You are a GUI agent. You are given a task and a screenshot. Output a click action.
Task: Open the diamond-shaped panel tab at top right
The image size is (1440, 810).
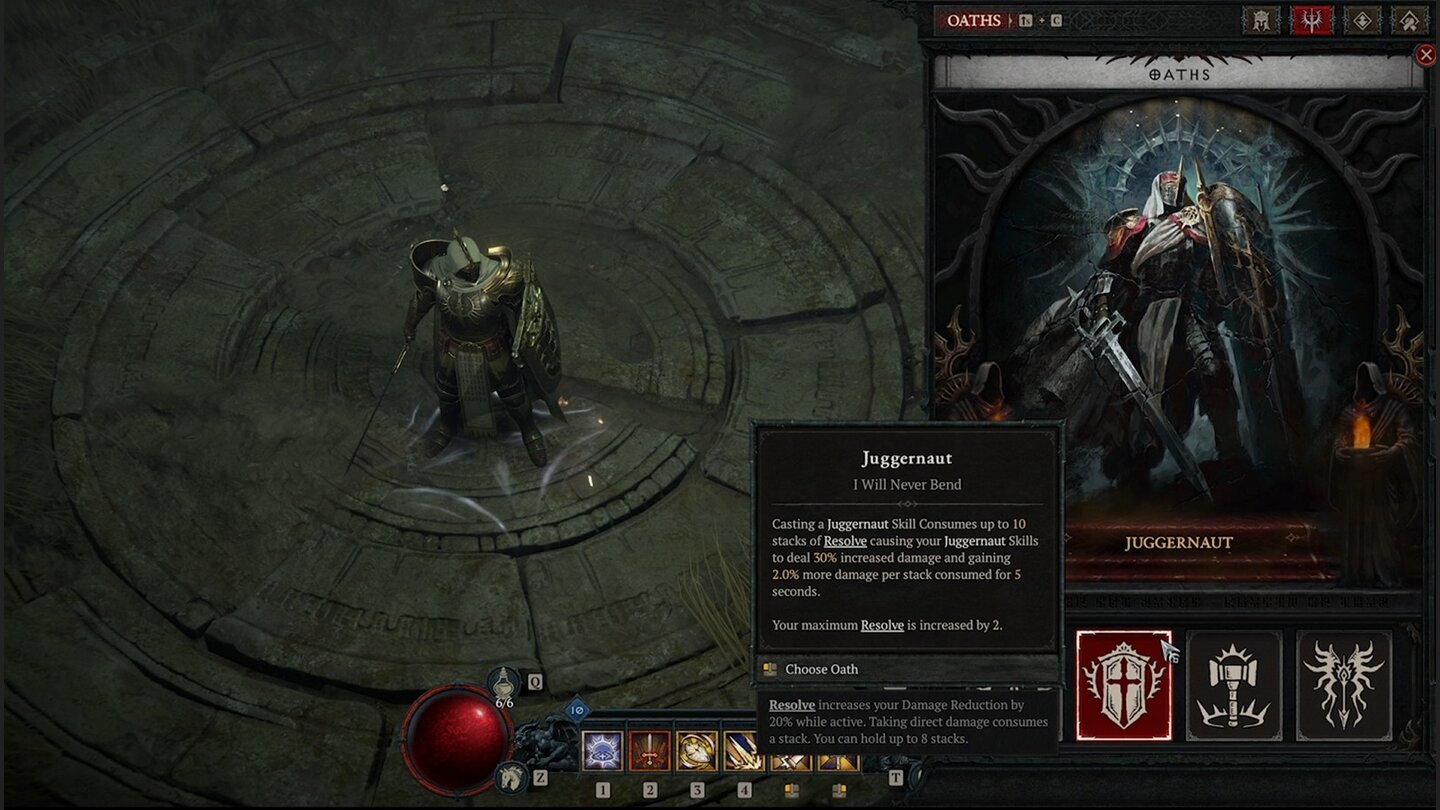click(x=1363, y=19)
